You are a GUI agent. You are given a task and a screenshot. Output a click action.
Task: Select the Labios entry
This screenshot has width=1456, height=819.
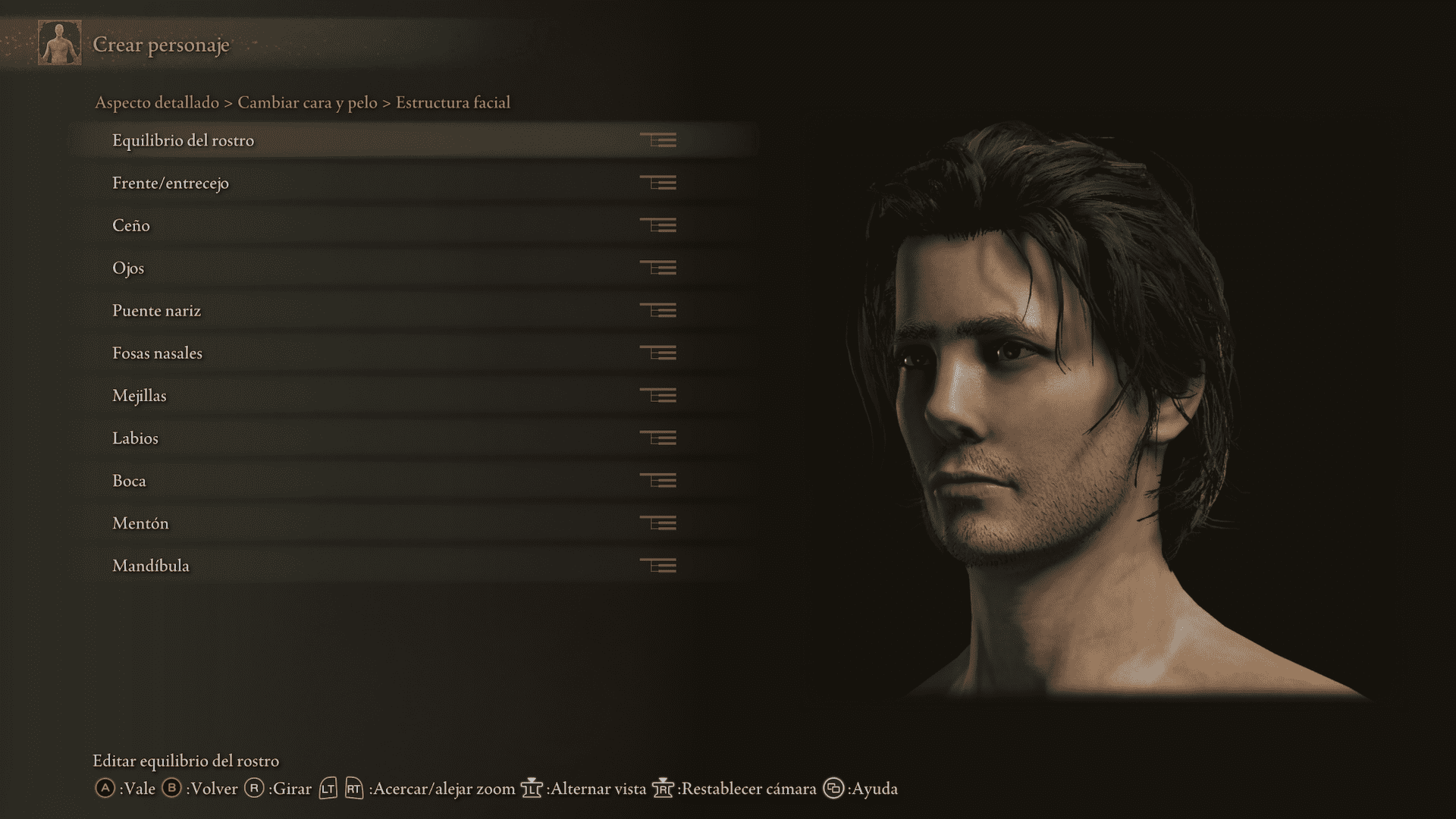coord(135,438)
